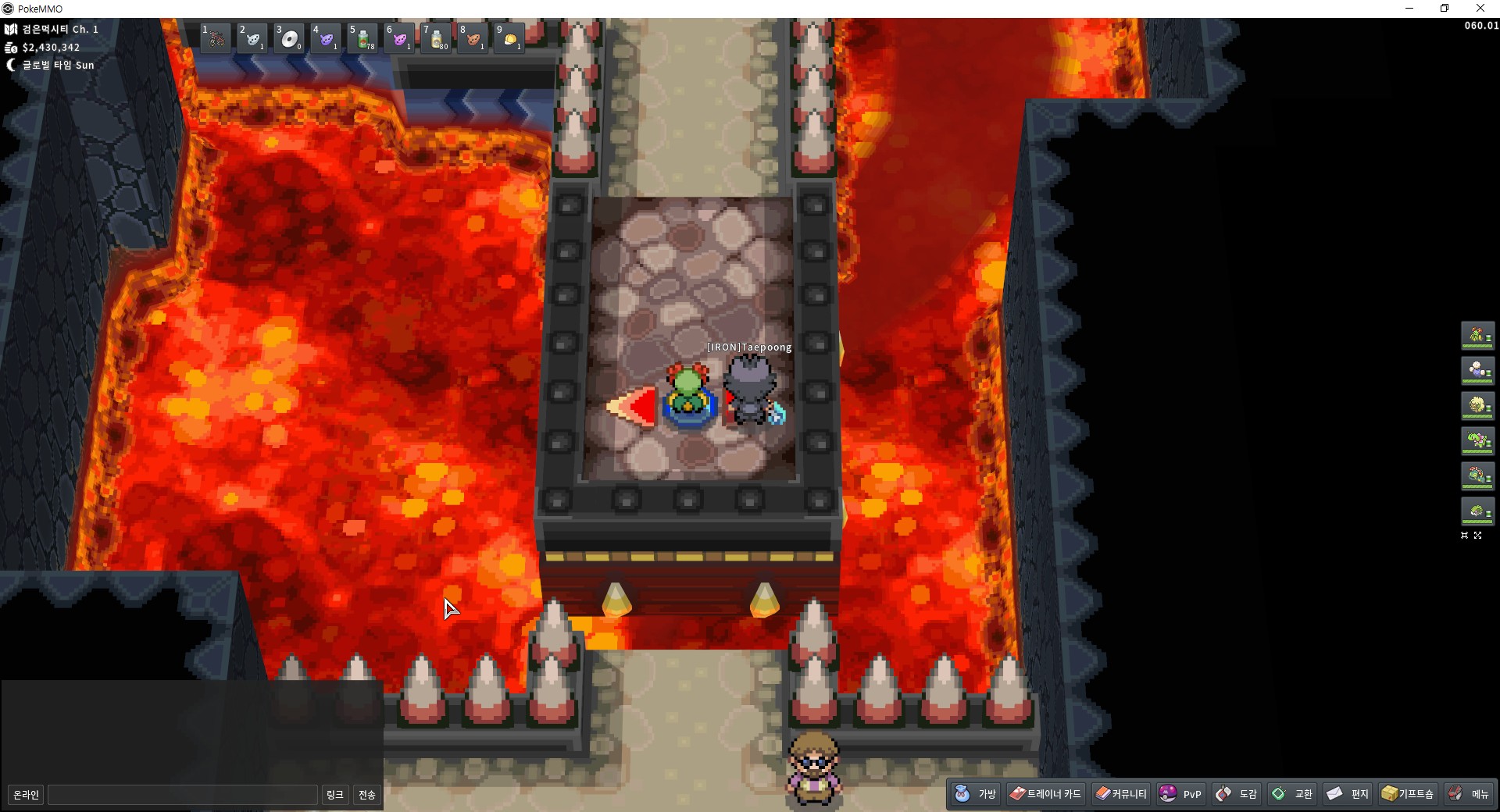
Task: Open the 교환 trade window
Action: (1292, 794)
